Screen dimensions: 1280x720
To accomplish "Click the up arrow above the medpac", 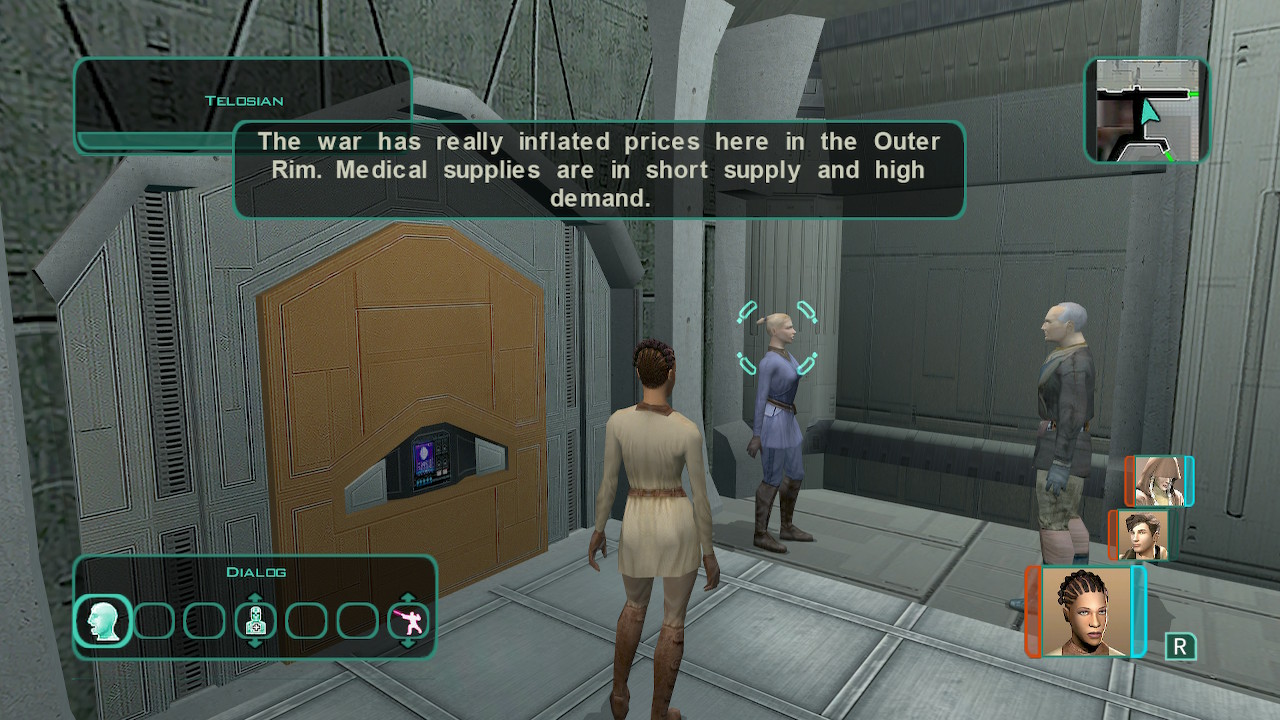I will click(x=256, y=599).
